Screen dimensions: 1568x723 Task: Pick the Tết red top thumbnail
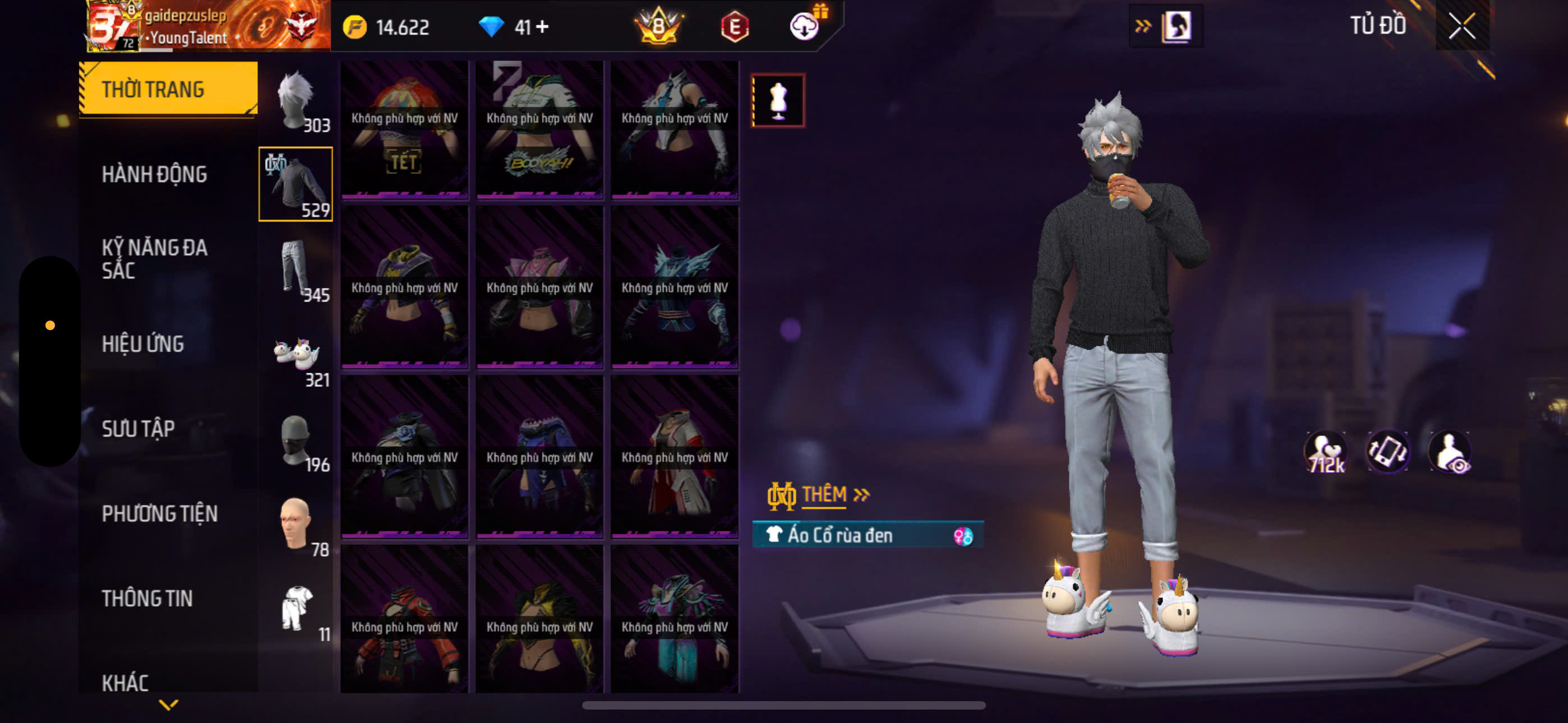pyautogui.click(x=404, y=129)
